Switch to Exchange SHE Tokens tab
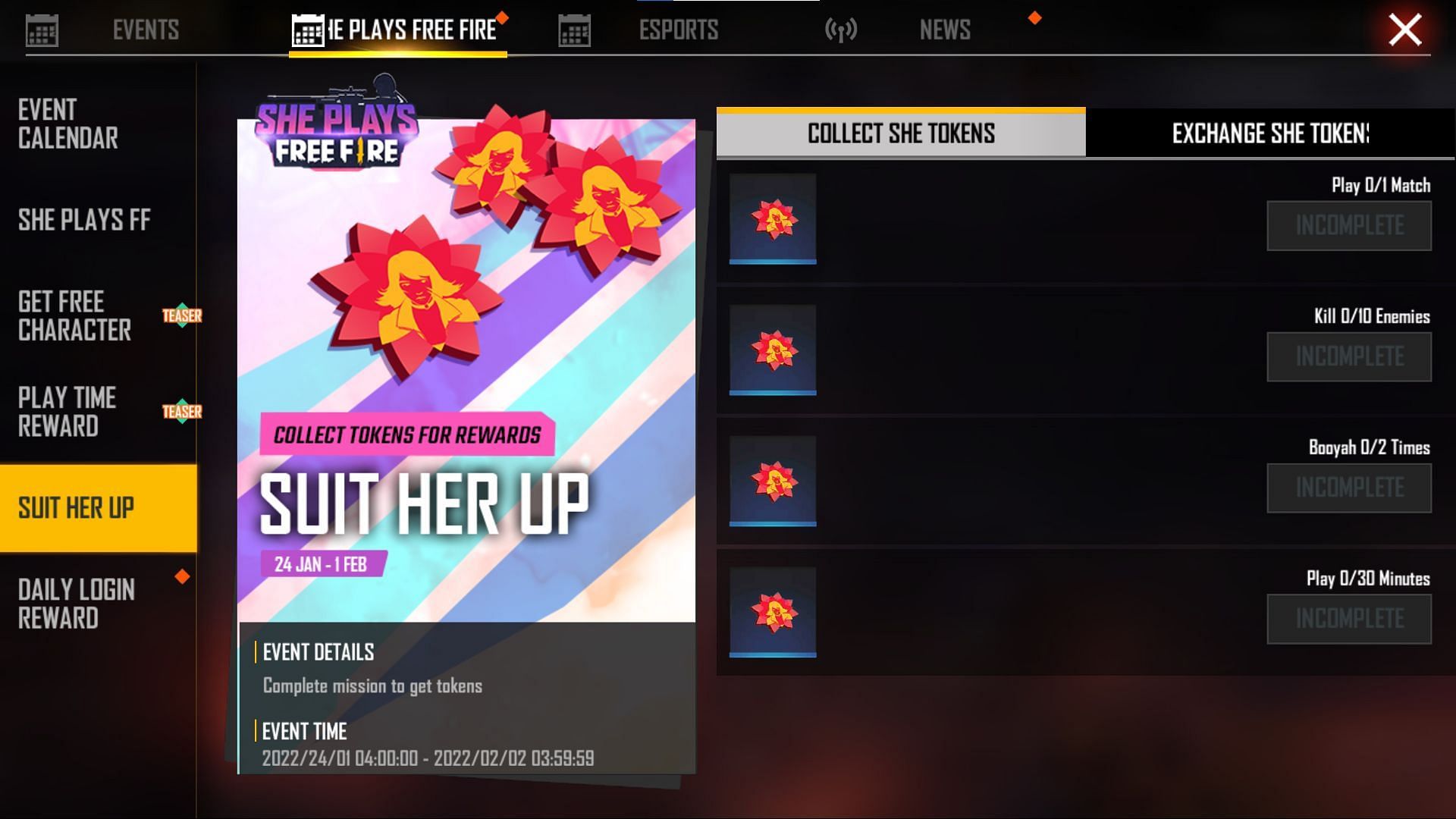Viewport: 1456px width, 819px height. pos(1270,133)
